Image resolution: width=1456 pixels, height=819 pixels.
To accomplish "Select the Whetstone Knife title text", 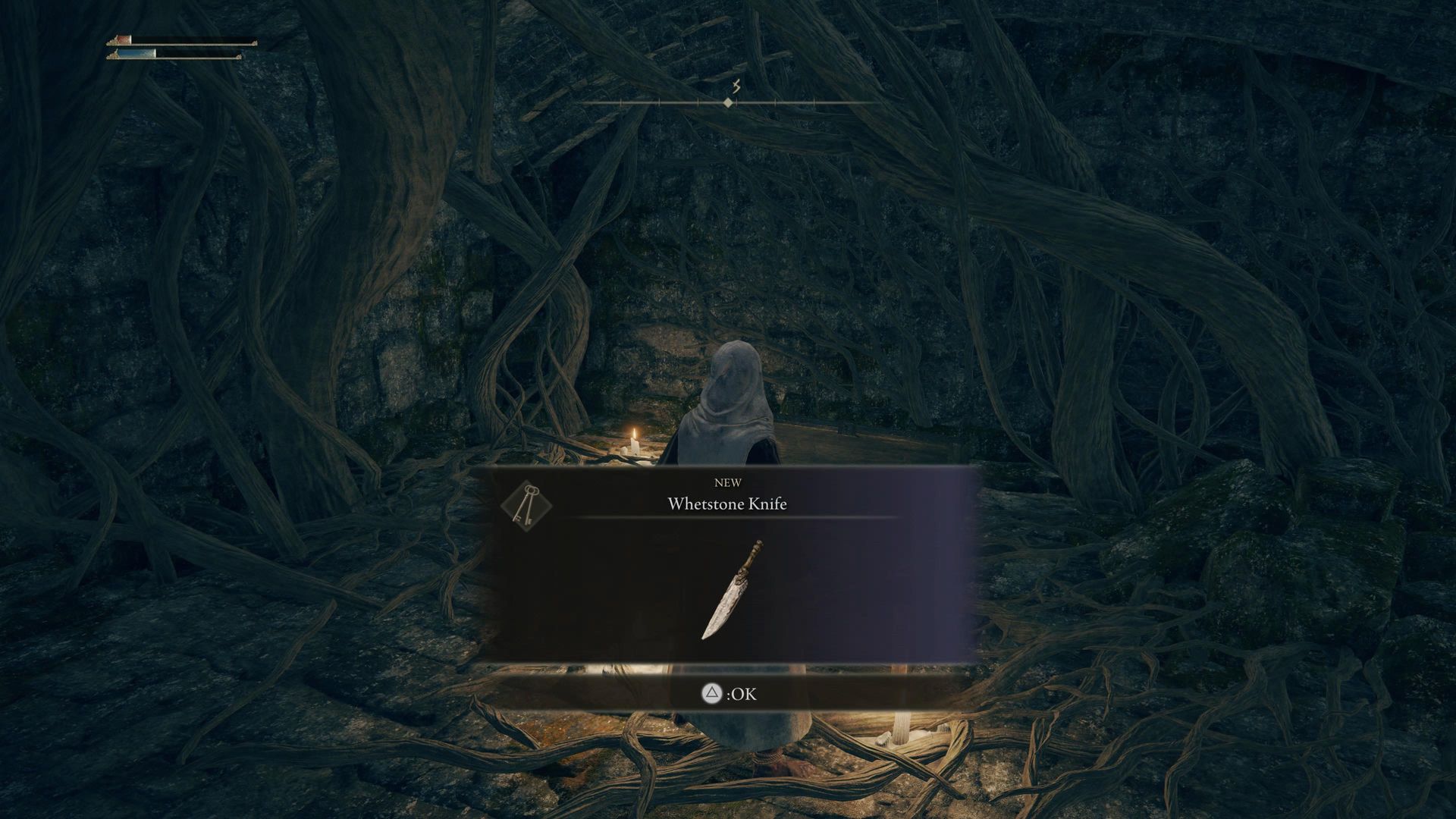I will pyautogui.click(x=727, y=504).
